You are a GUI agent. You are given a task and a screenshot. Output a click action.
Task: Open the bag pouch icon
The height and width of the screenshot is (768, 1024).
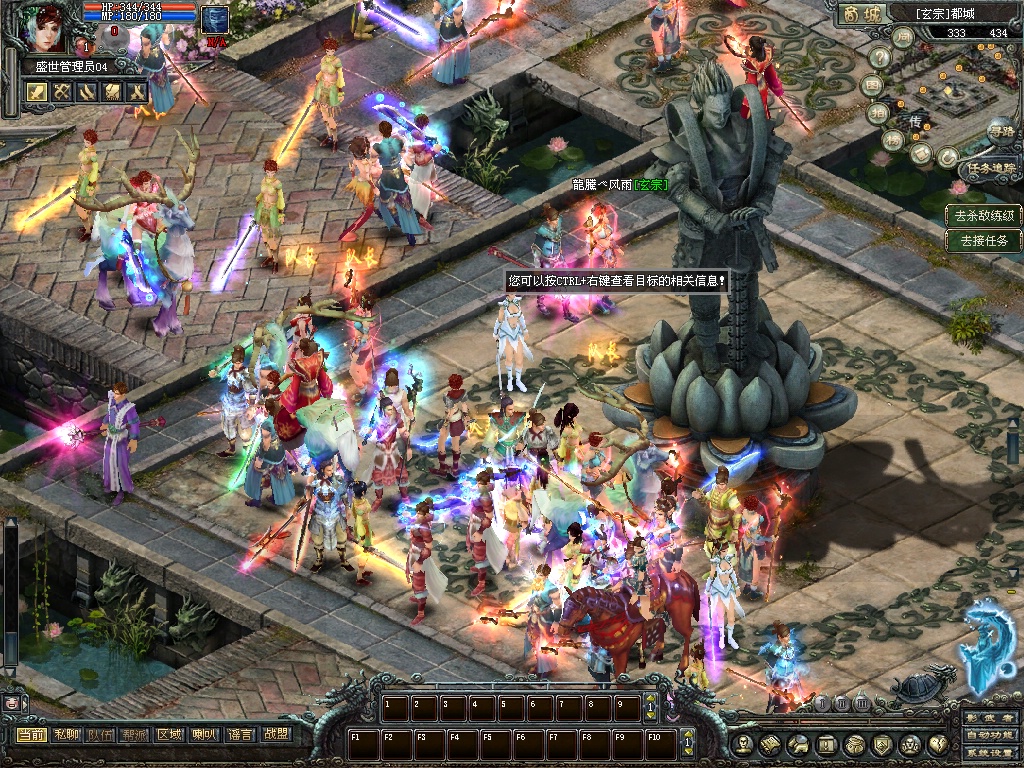855,744
